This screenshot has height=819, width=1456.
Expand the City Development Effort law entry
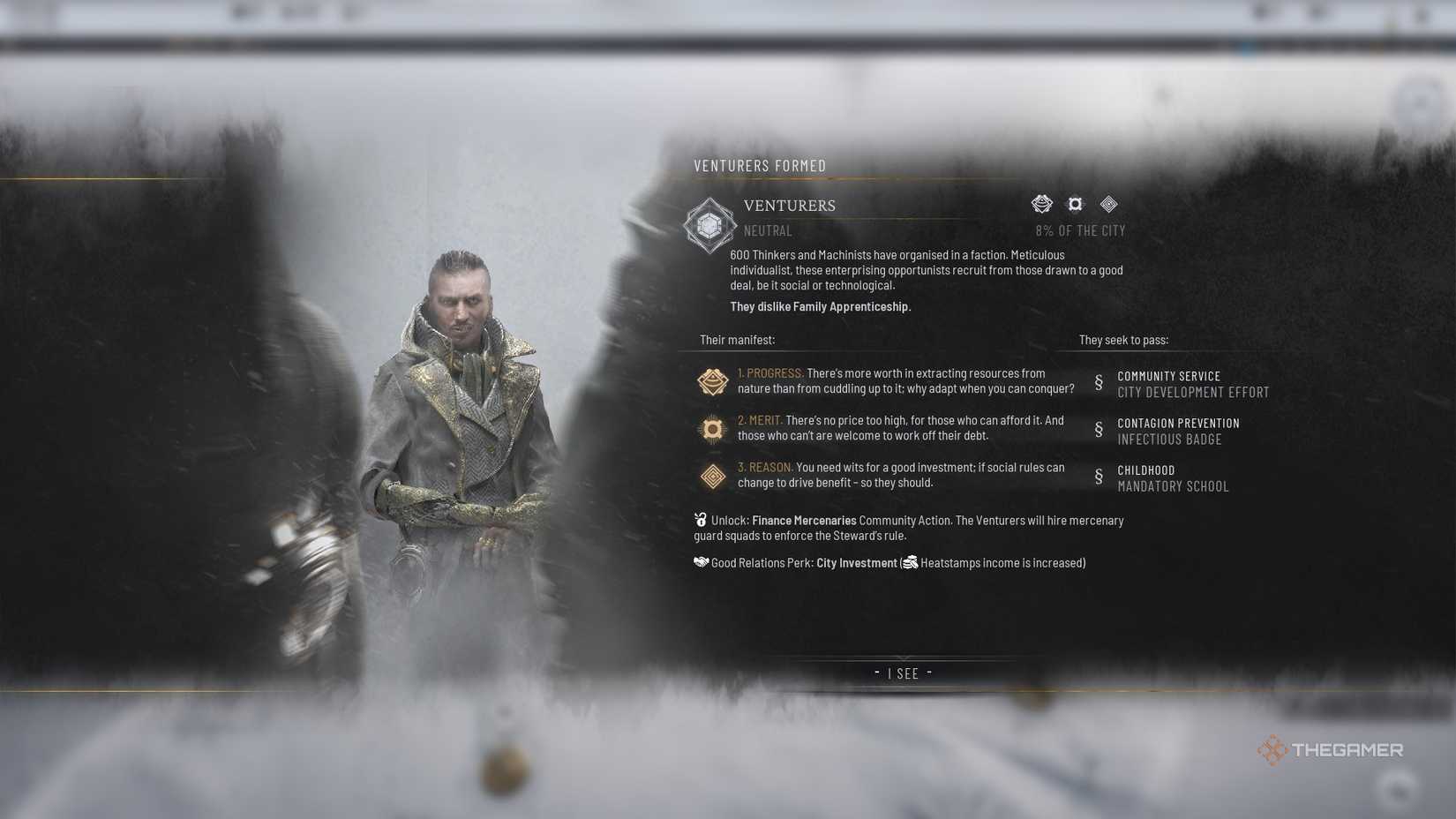tap(1194, 392)
